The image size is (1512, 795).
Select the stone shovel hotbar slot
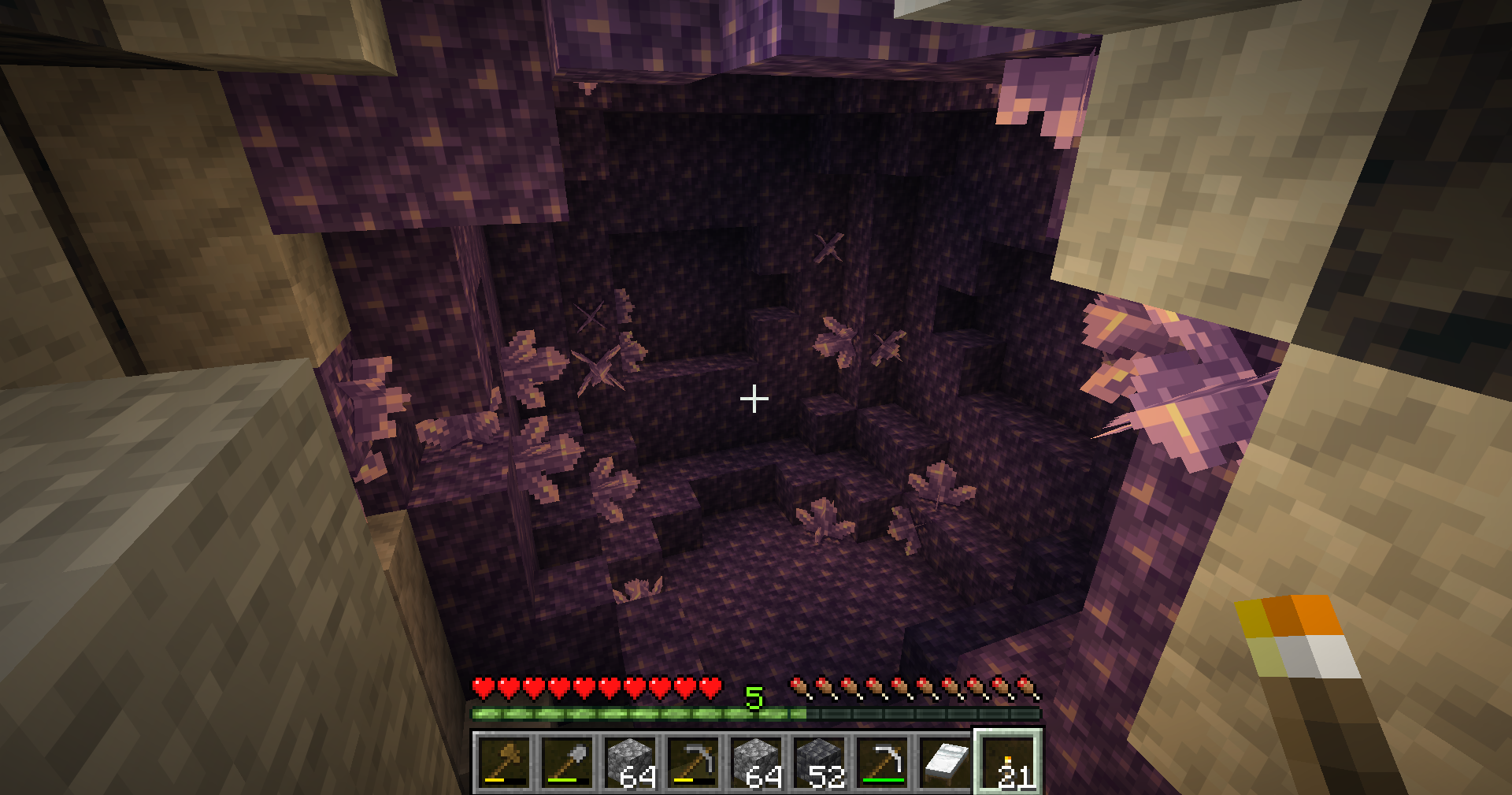coord(568,762)
